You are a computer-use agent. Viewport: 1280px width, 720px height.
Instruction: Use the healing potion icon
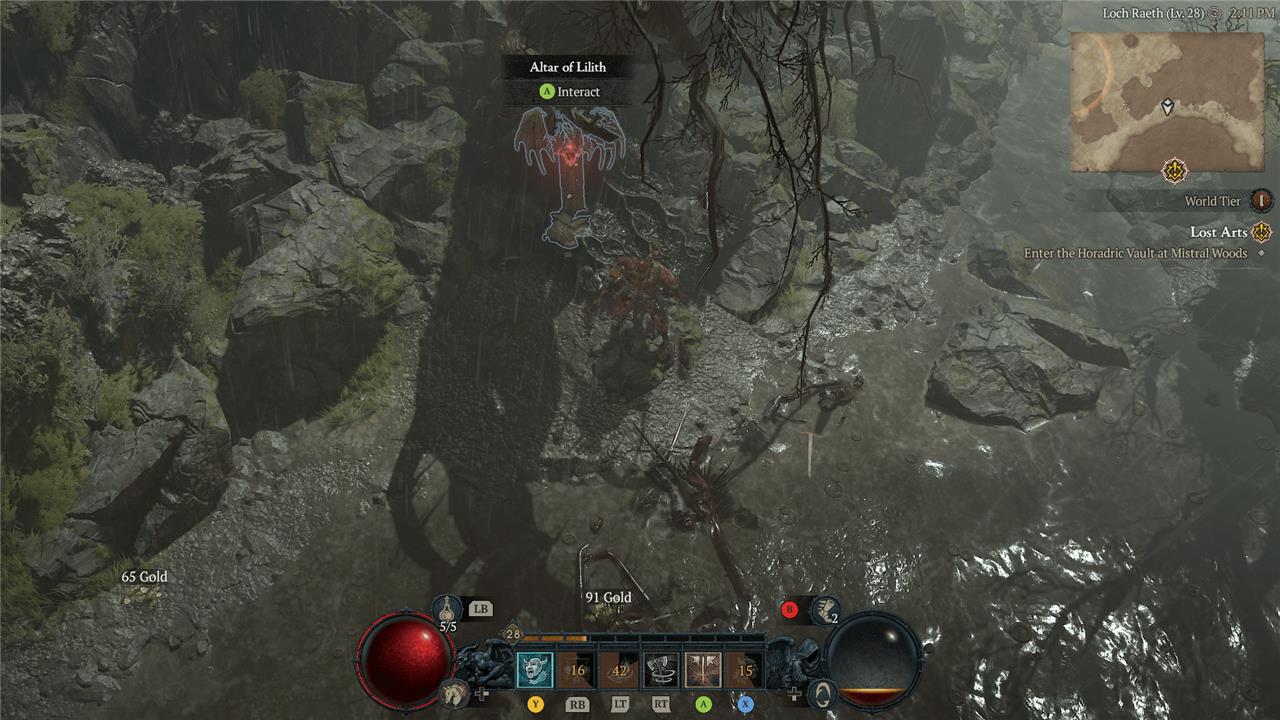[447, 608]
